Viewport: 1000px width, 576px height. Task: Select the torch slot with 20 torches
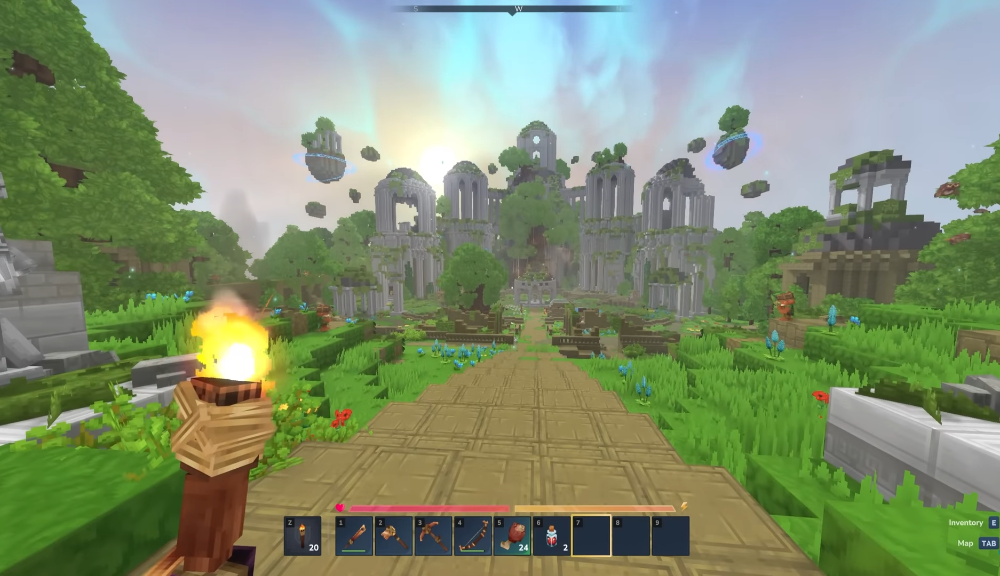click(x=302, y=536)
